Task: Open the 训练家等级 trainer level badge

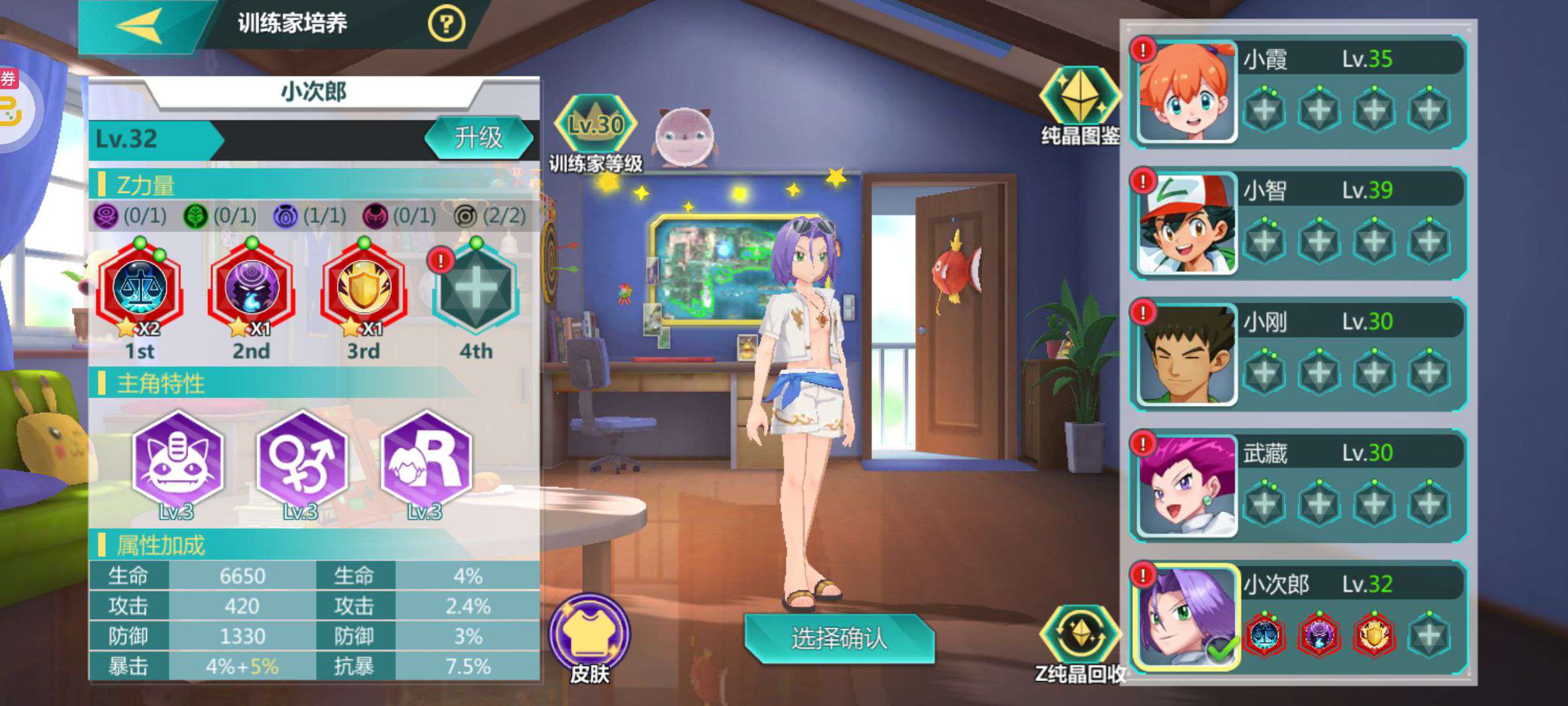Action: click(595, 126)
